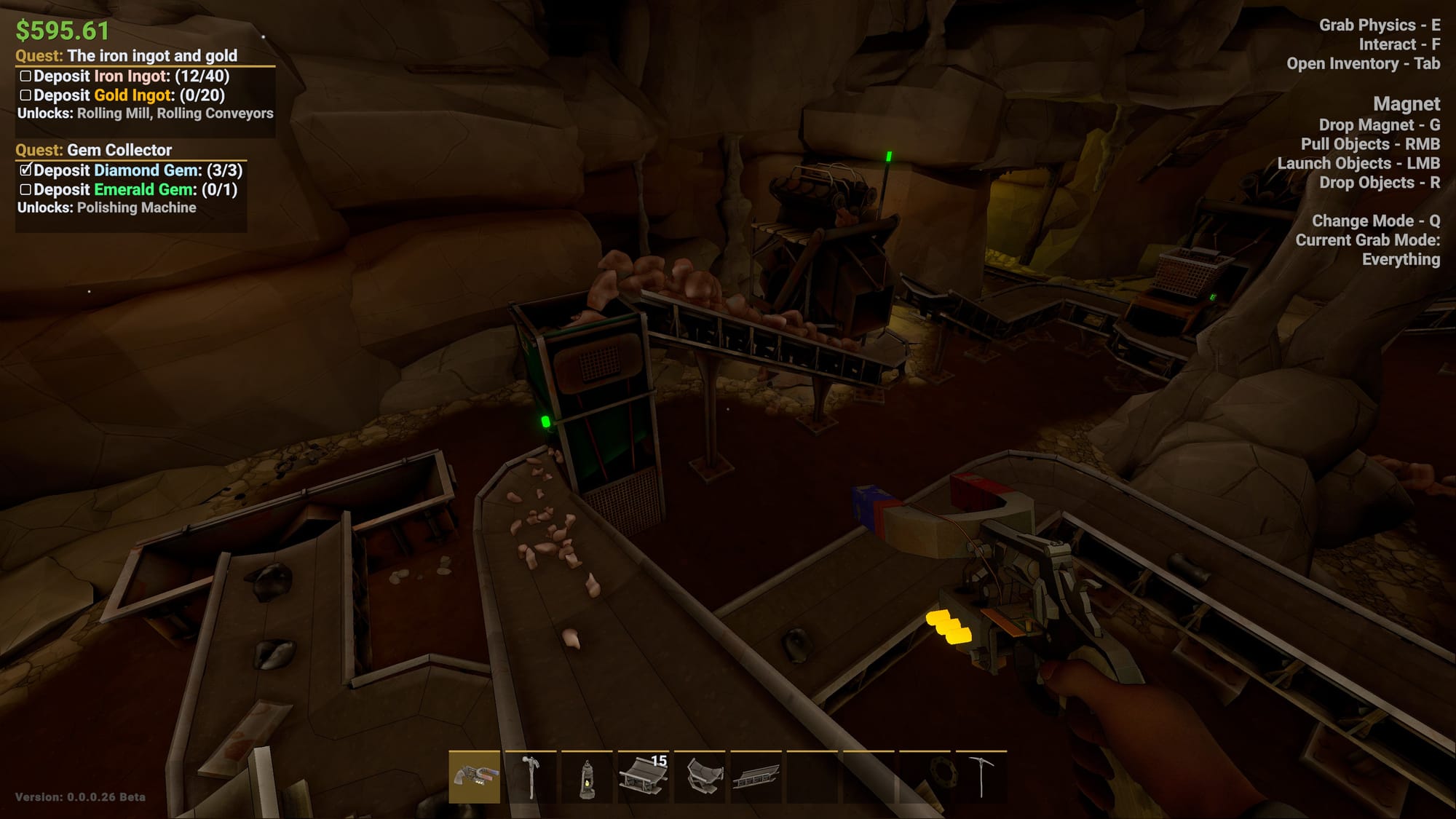Image resolution: width=1456 pixels, height=819 pixels.
Task: Equip the pickaxe from the hotbar
Action: tap(981, 777)
